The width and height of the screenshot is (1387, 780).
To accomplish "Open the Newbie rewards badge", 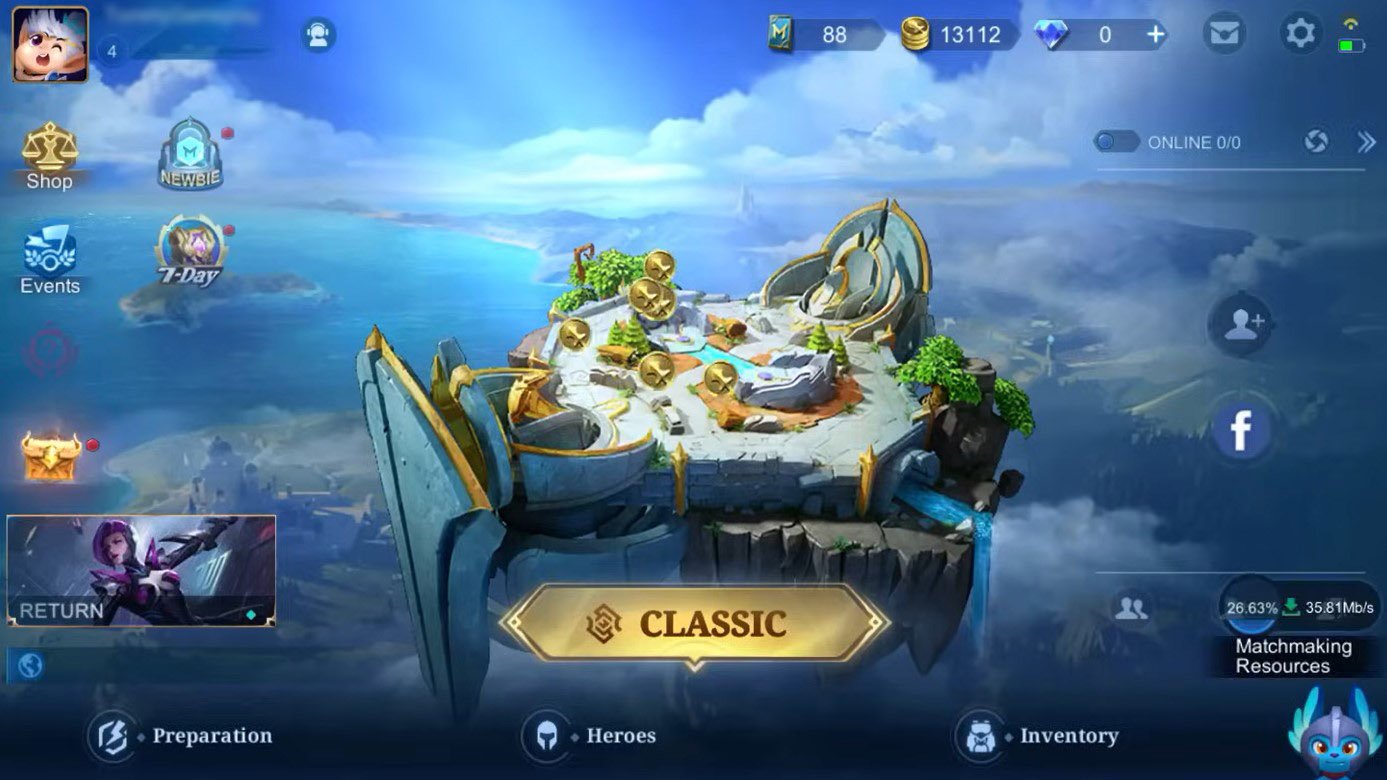I will point(190,155).
